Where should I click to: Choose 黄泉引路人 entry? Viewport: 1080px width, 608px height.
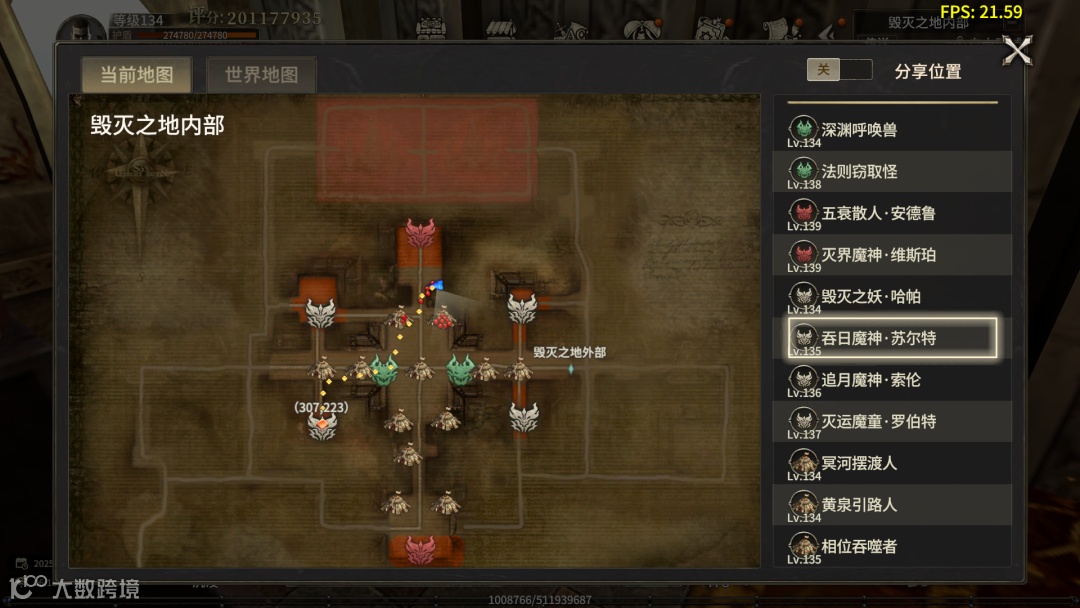point(892,505)
